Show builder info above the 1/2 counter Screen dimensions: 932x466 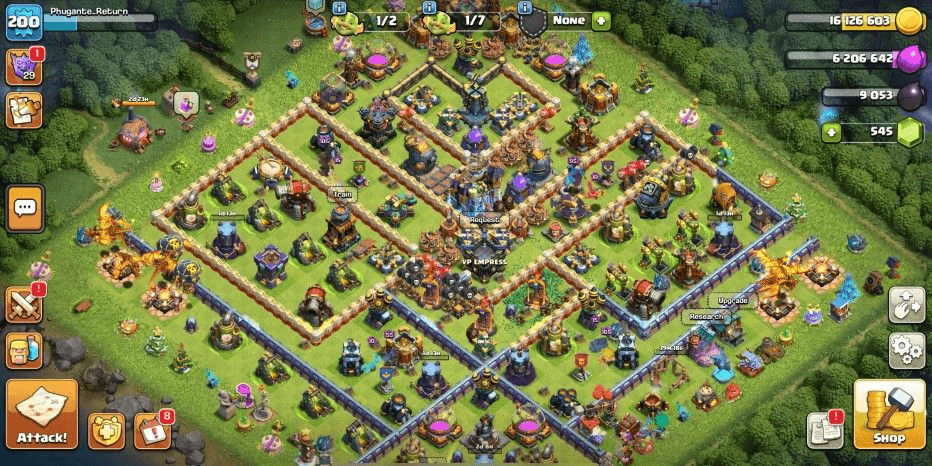342,5
